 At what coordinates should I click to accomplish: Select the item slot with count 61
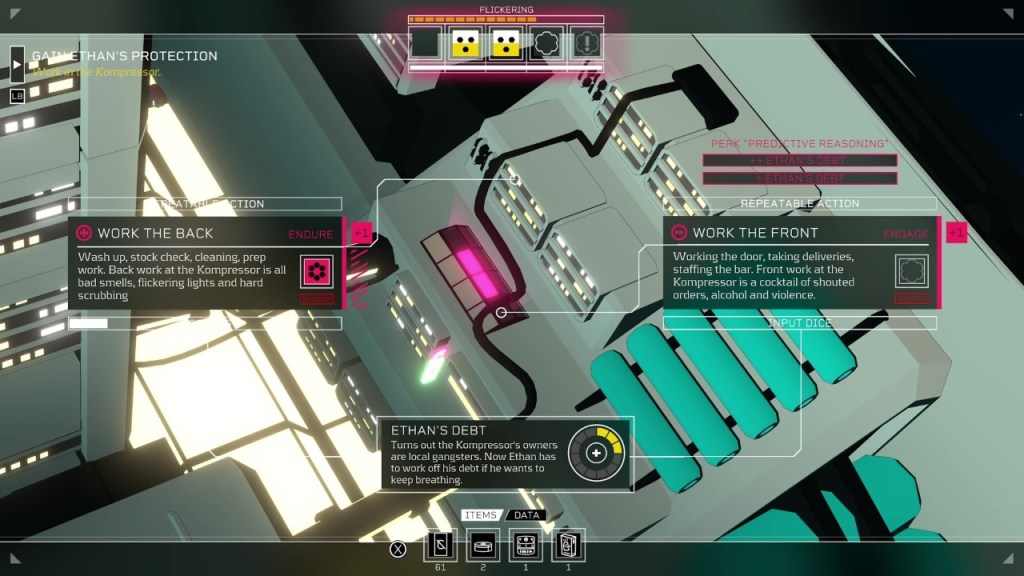click(x=441, y=545)
